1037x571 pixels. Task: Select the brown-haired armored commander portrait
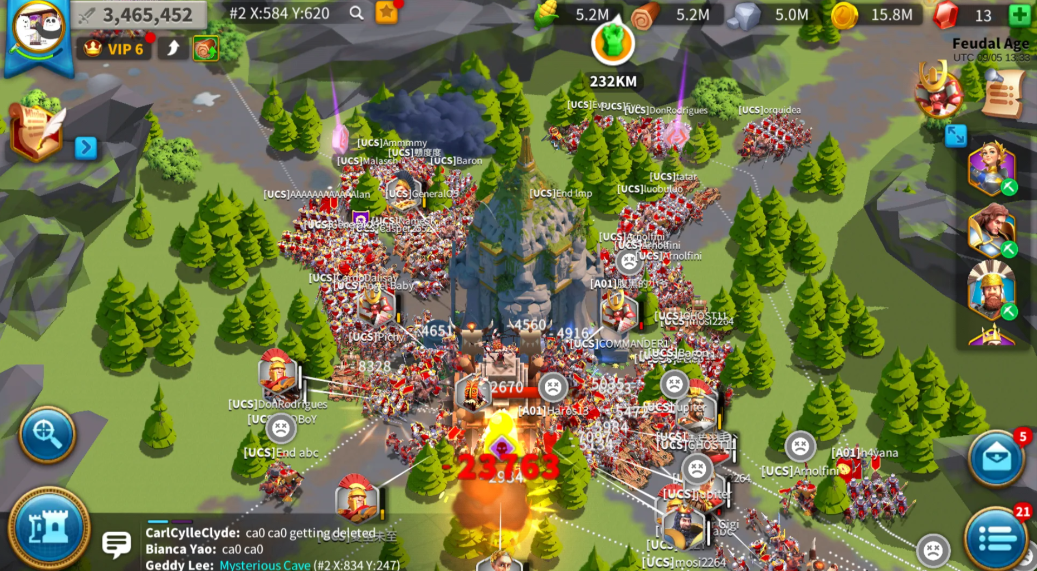coord(991,230)
